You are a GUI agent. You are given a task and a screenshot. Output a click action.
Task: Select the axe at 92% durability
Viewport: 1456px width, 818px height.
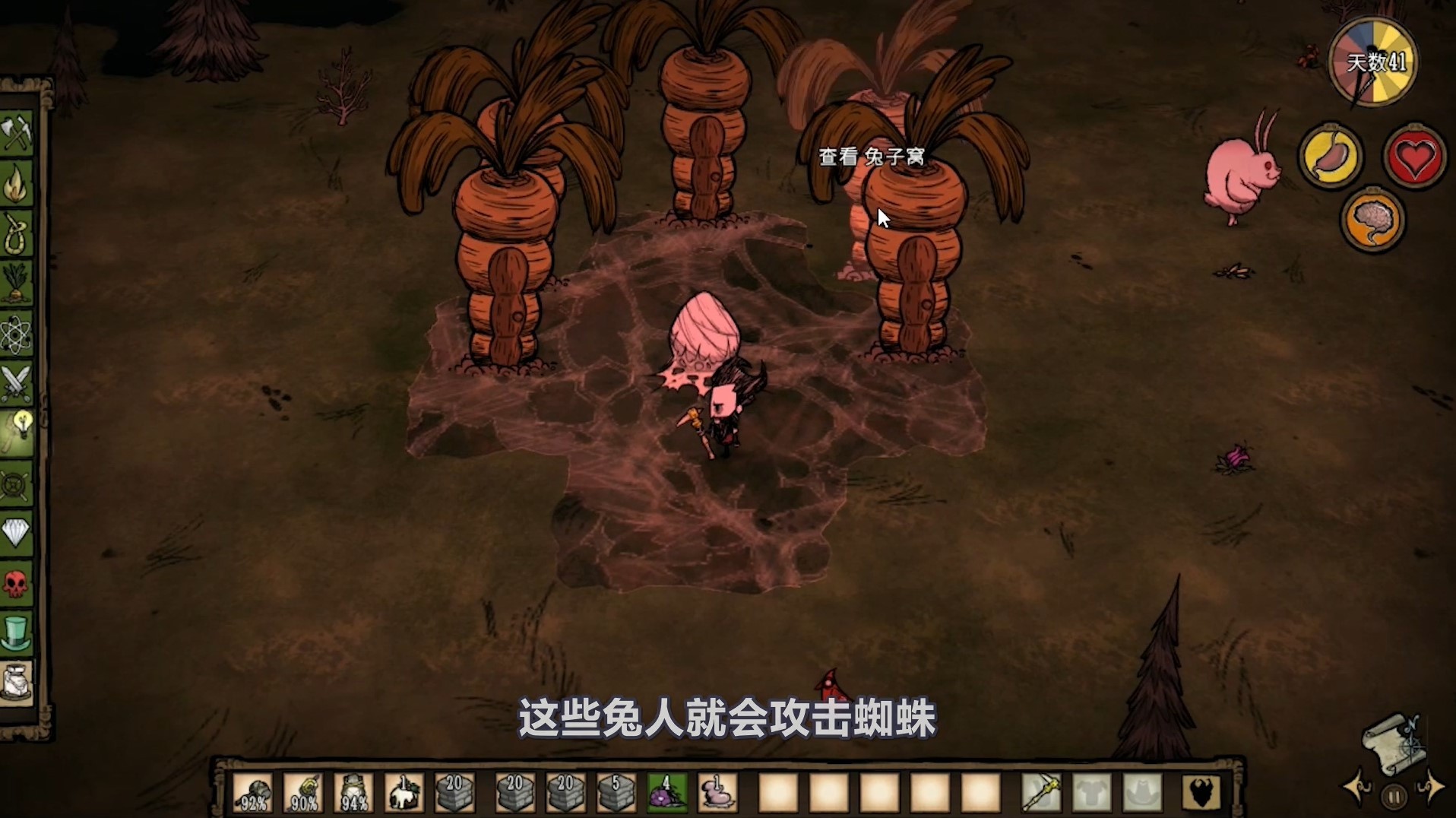(x=254, y=791)
